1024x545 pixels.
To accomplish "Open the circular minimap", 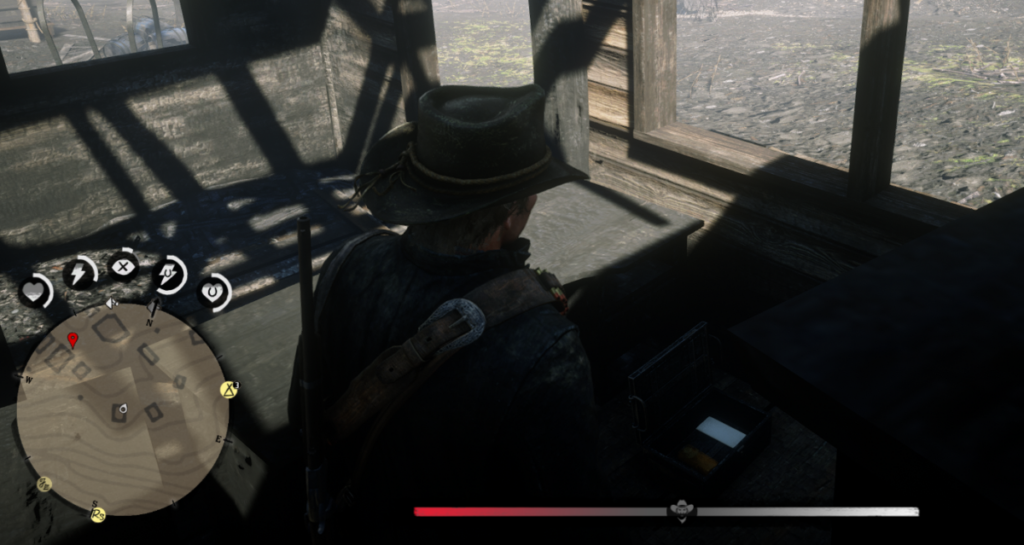I will click(122, 409).
